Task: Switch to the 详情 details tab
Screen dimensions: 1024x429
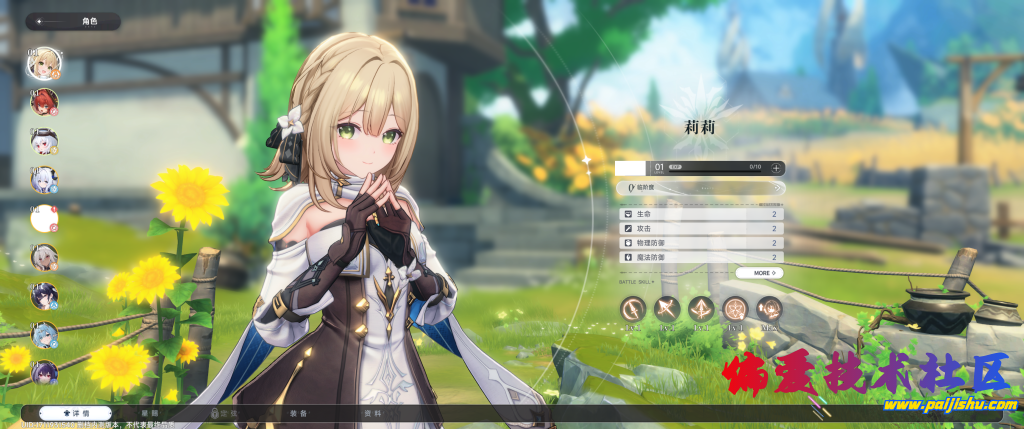Action: pos(76,413)
